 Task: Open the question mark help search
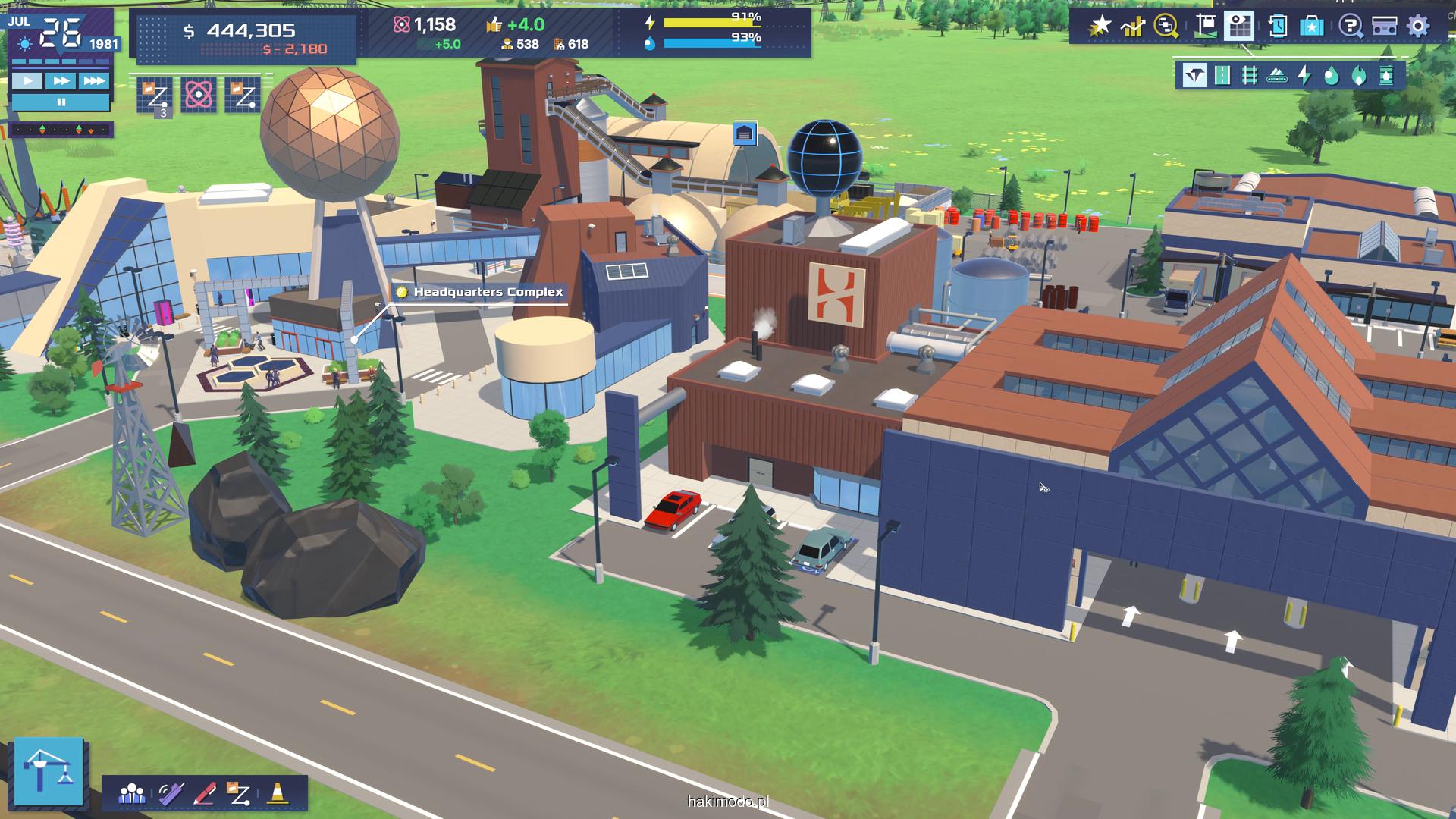pos(1349,27)
